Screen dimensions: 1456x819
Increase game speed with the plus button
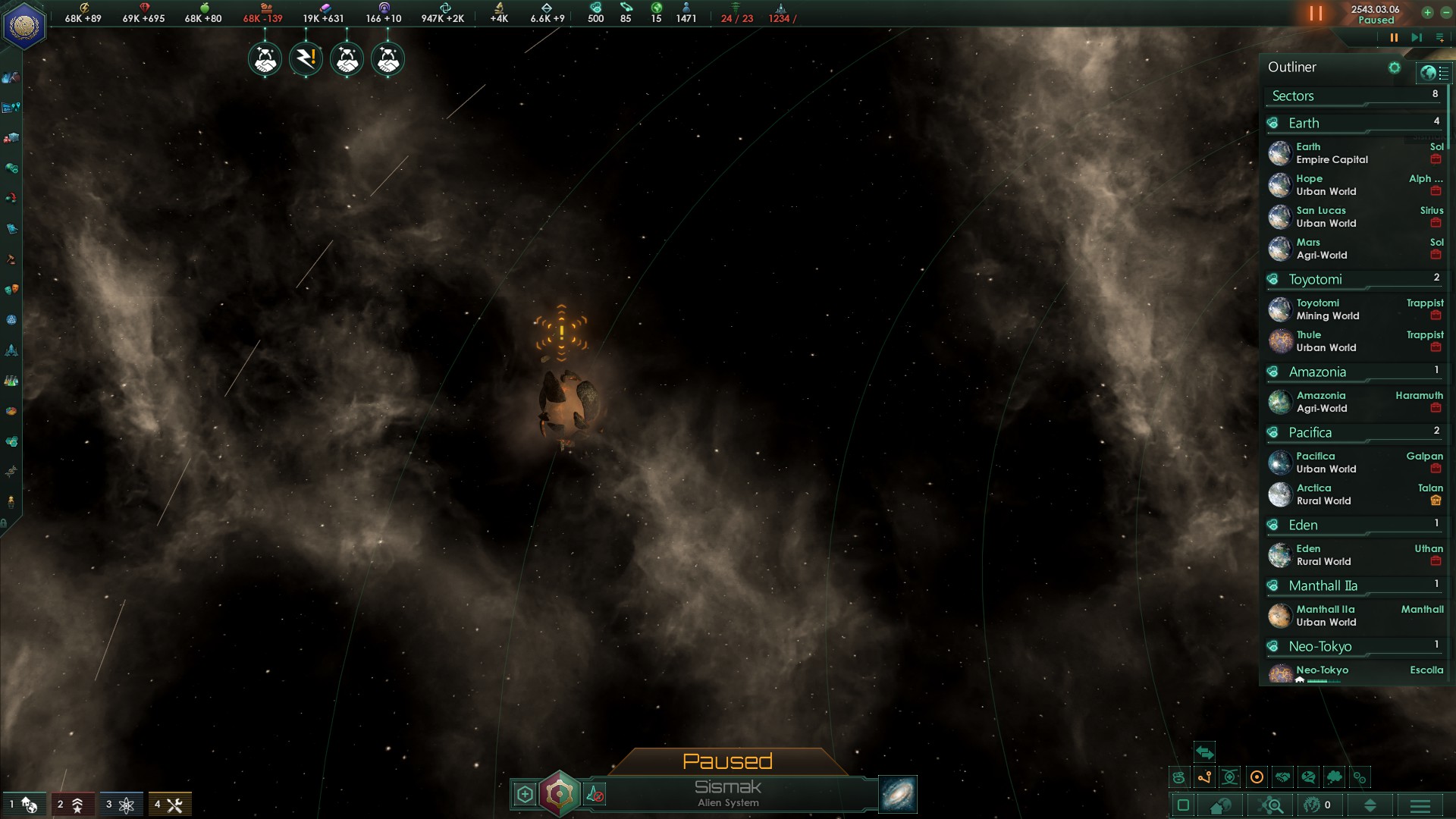1427,12
